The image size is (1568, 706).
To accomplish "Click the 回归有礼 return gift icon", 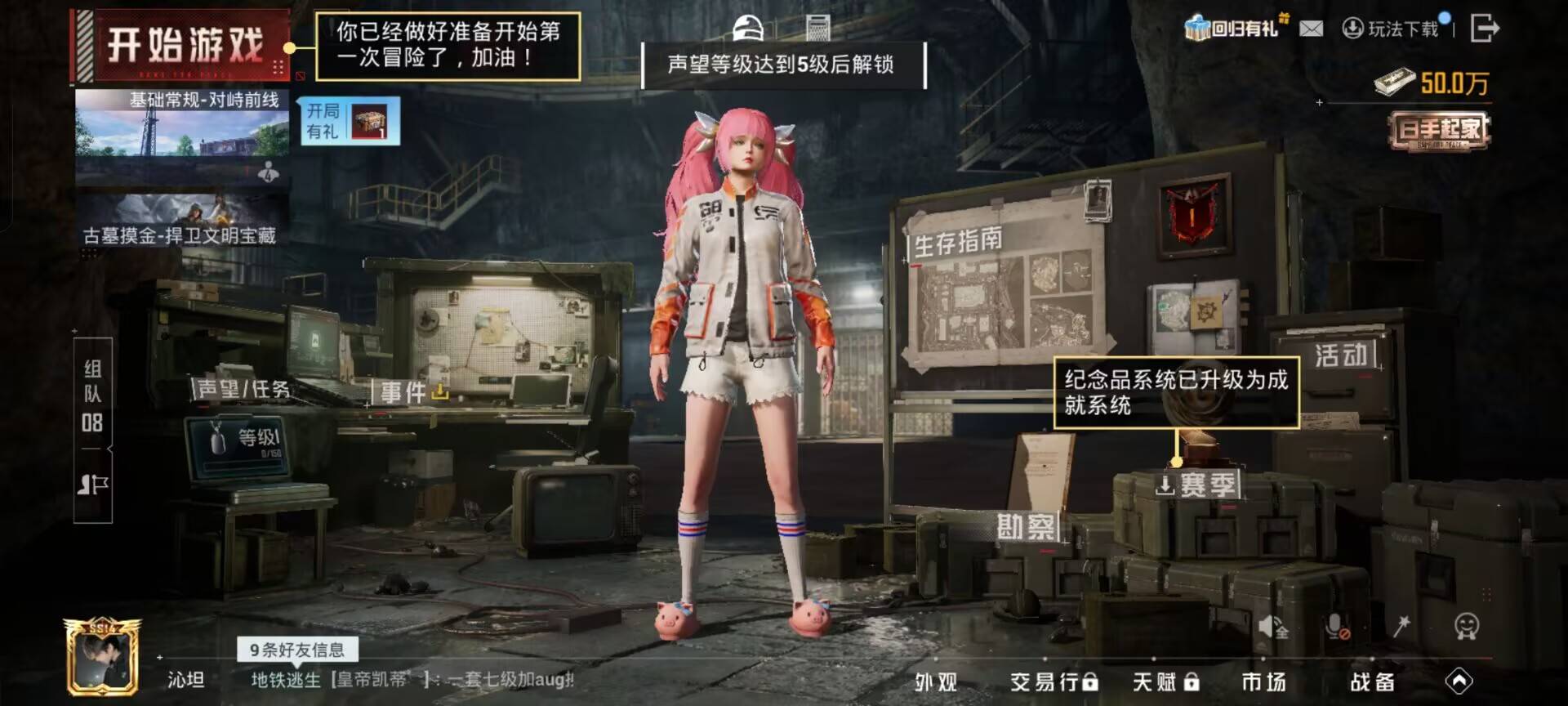I will [1197, 27].
